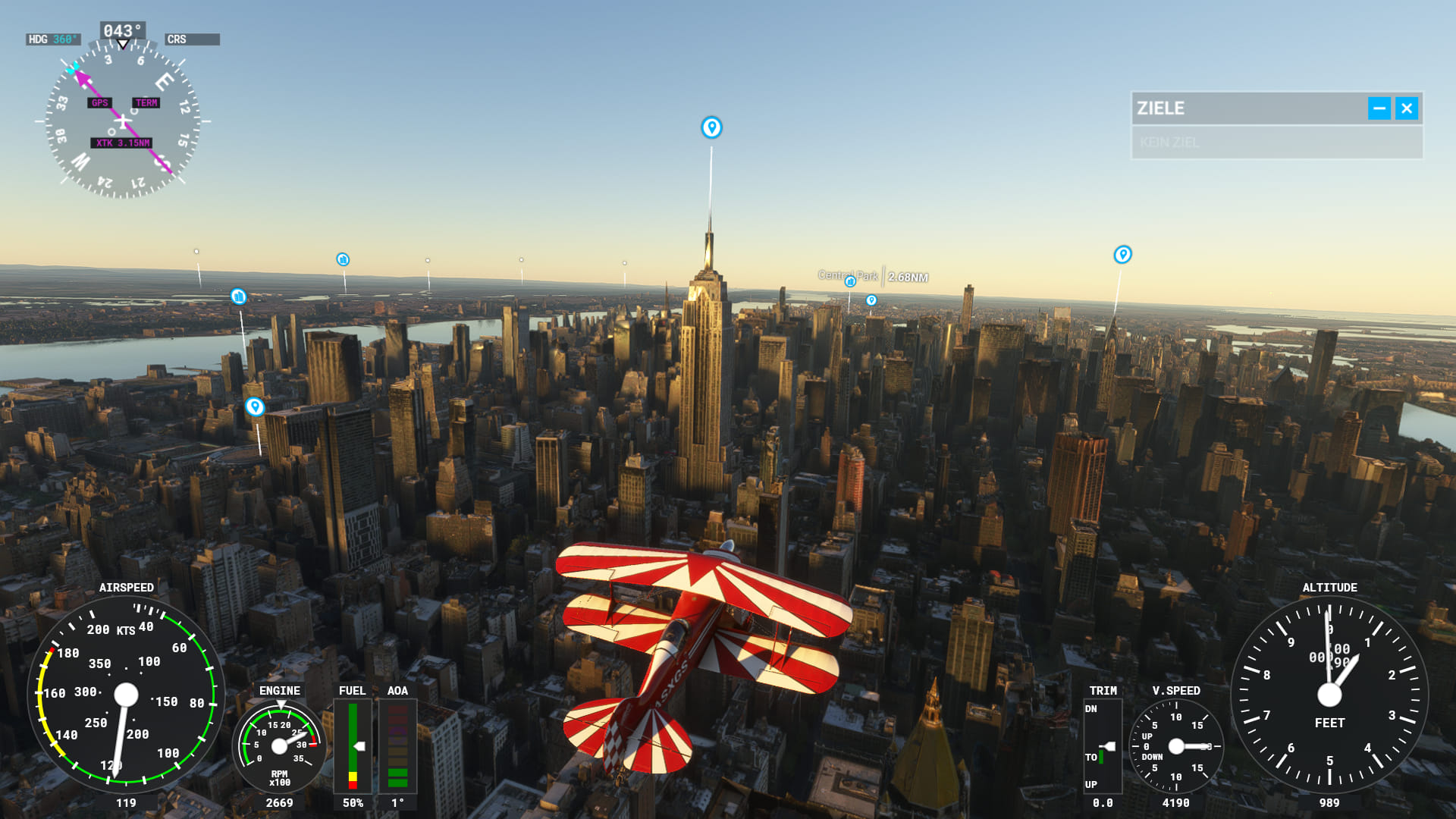Select the ZIELE panel title bar

click(x=1244, y=108)
